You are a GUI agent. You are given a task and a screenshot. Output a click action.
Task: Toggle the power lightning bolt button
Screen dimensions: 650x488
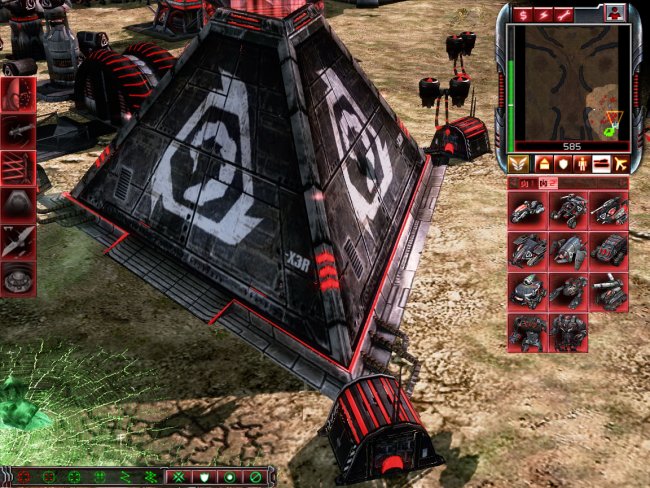pos(543,13)
